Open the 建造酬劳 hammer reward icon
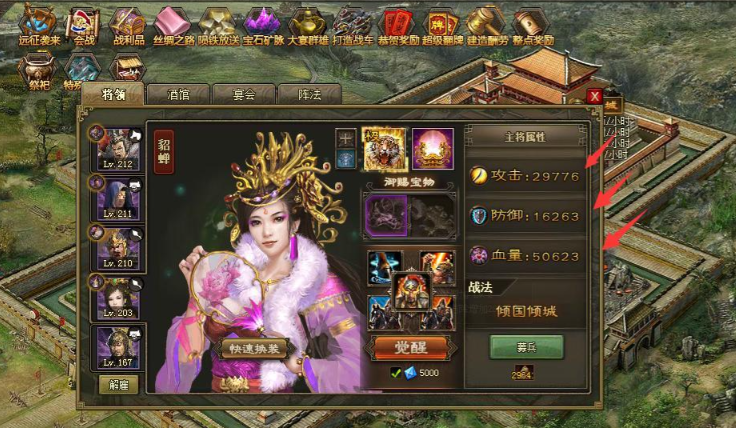This screenshot has width=736, height=428. coord(486,22)
